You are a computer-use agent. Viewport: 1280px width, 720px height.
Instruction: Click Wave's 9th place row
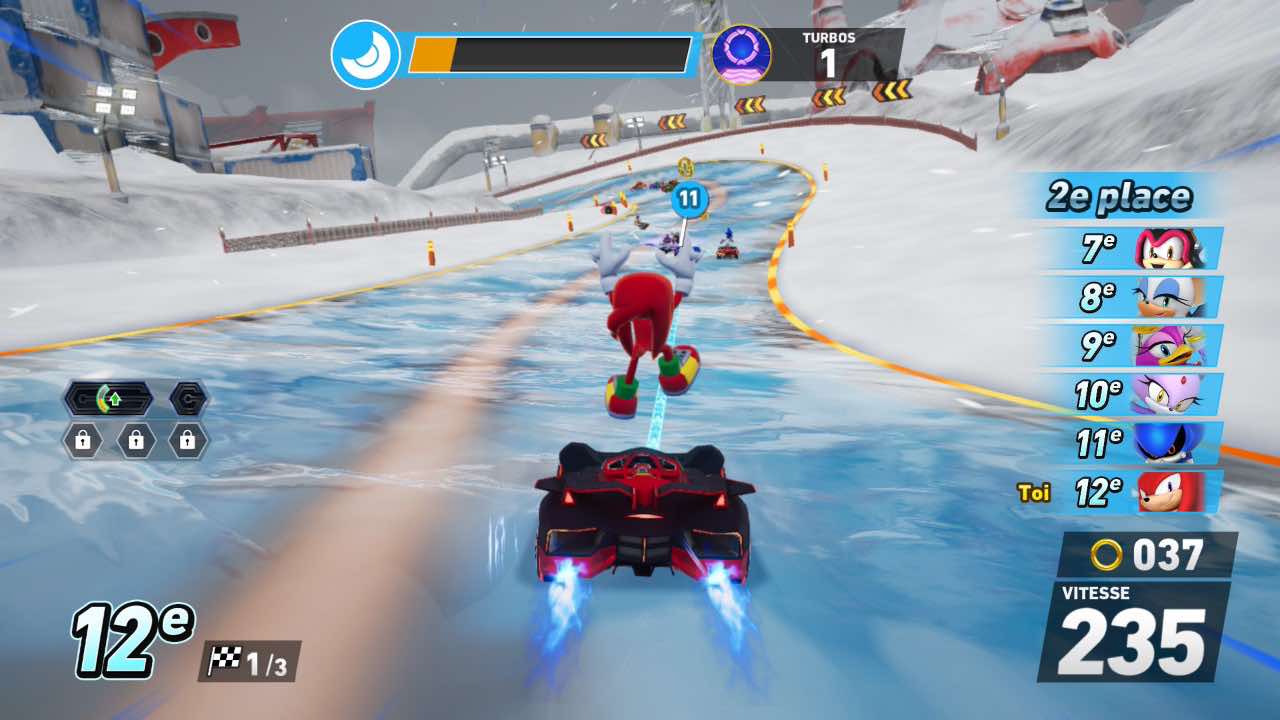point(1142,346)
